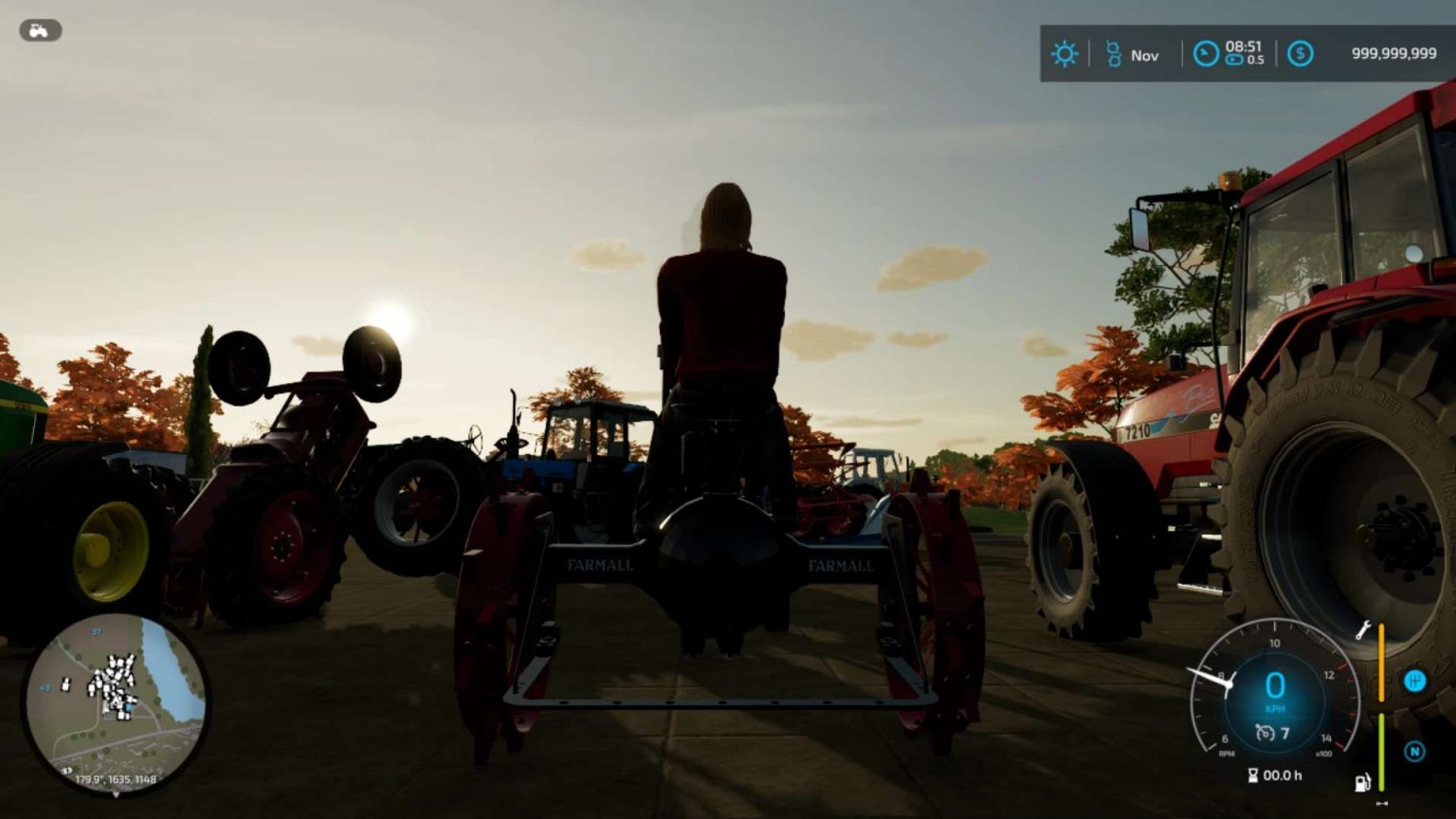The width and height of the screenshot is (1456, 819).
Task: Click the 999,999,999 money balance
Action: coord(1393,53)
